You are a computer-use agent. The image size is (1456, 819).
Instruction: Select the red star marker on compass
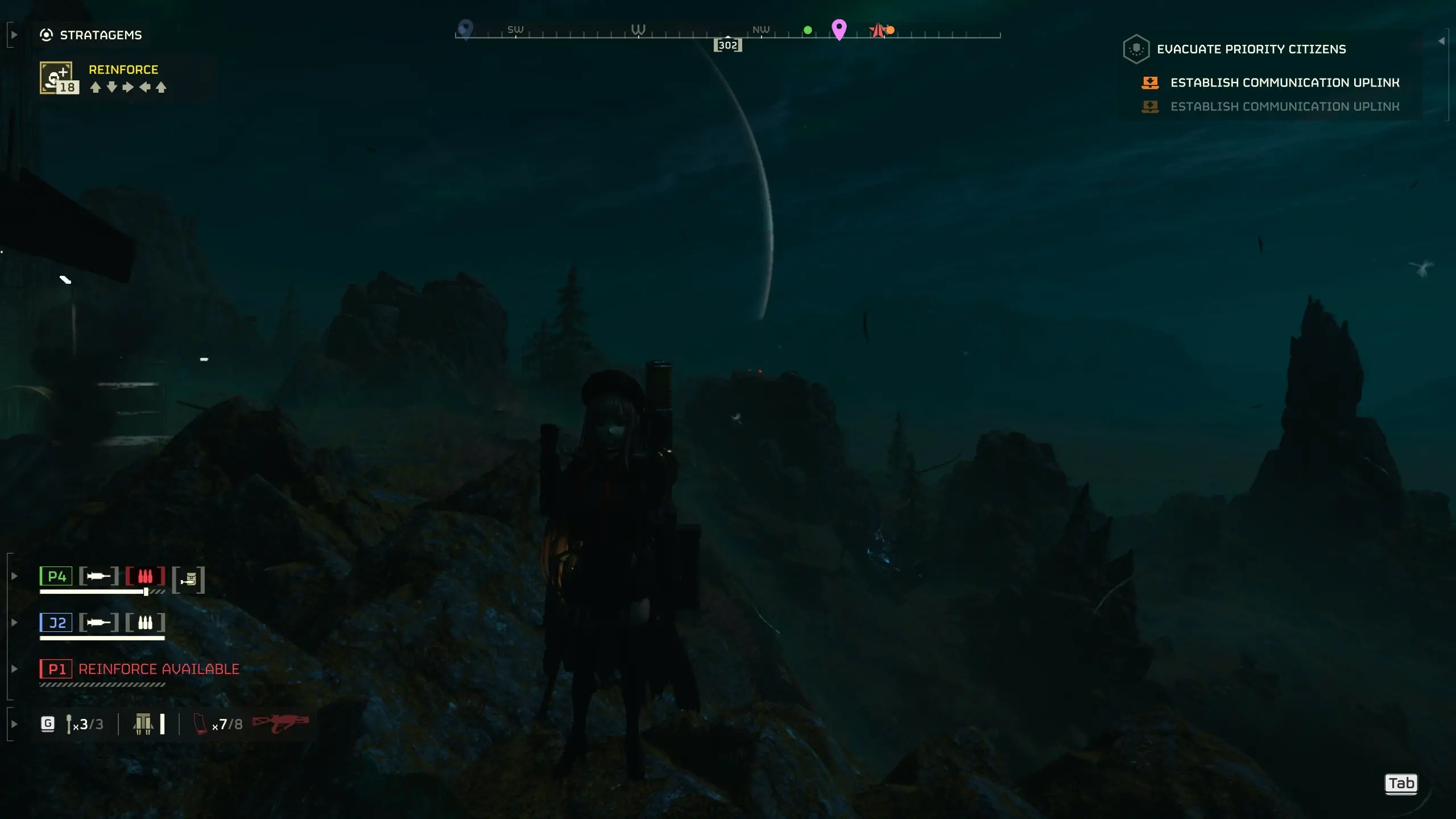click(878, 30)
